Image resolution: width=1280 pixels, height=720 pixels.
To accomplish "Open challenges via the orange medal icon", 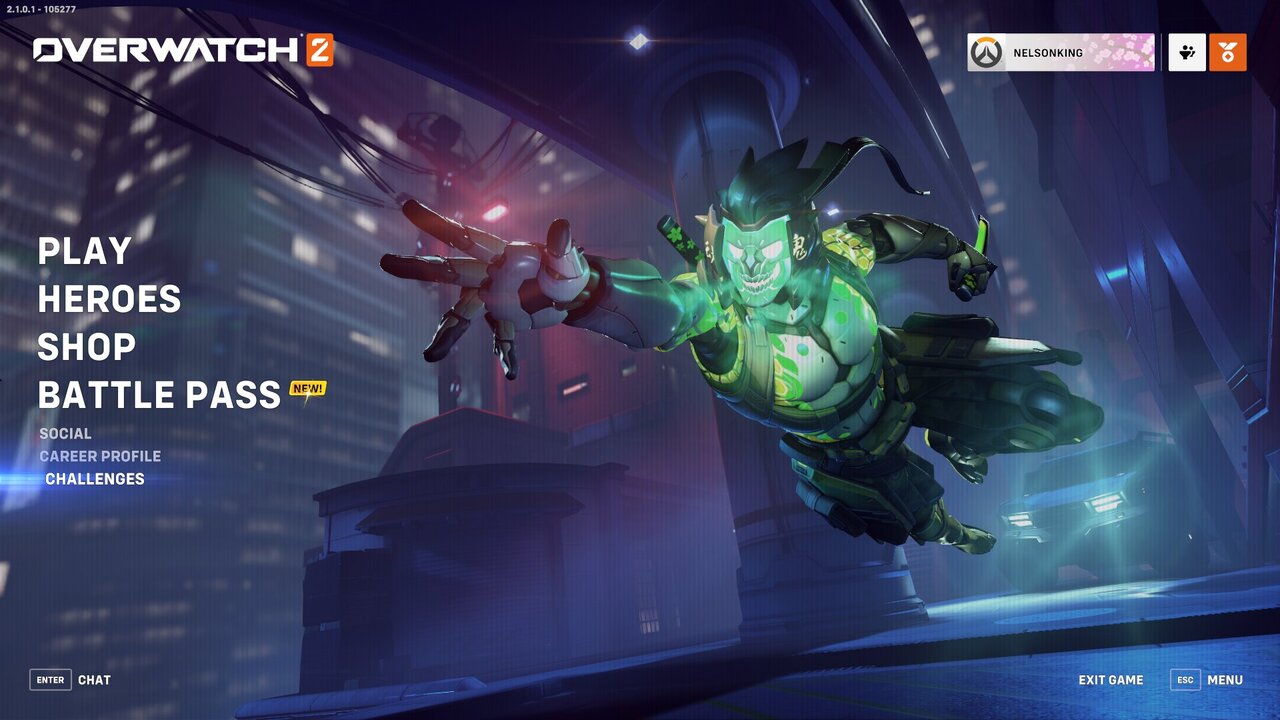I will click(1228, 52).
